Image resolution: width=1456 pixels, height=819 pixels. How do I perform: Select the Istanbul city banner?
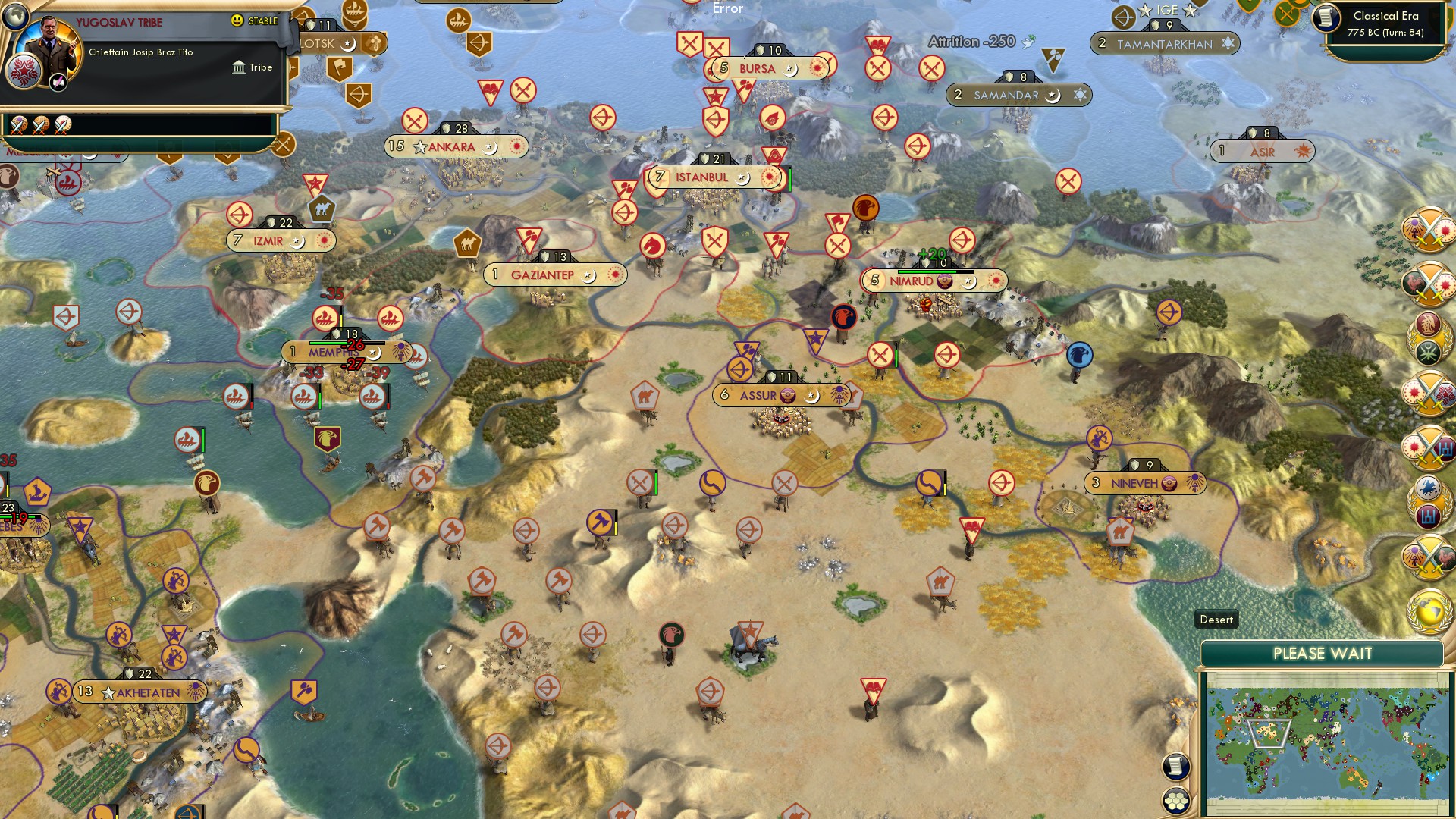(x=700, y=177)
